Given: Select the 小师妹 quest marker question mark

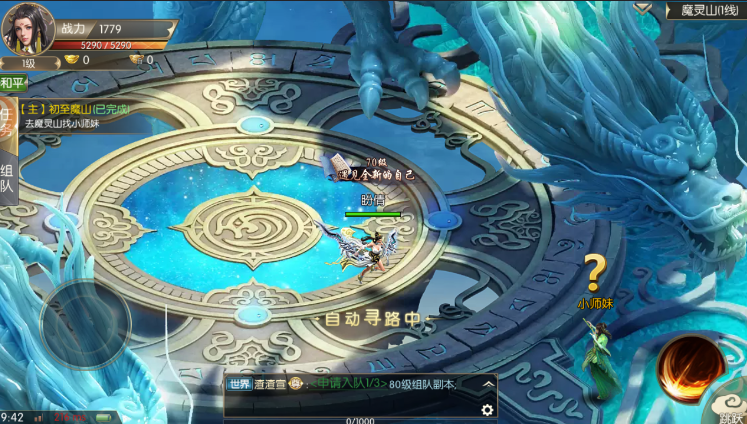Looking at the screenshot, I should 595,271.
